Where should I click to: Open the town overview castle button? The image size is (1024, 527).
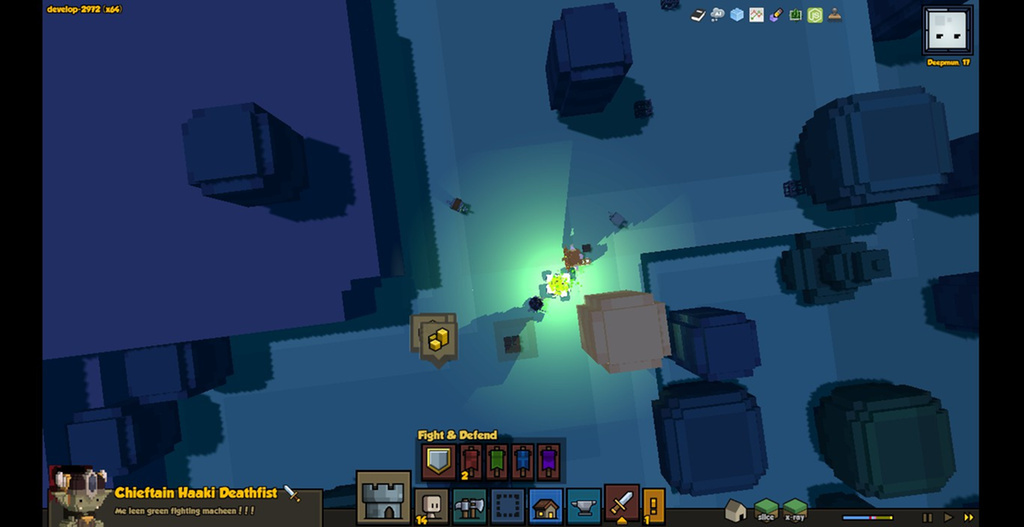[x=384, y=496]
